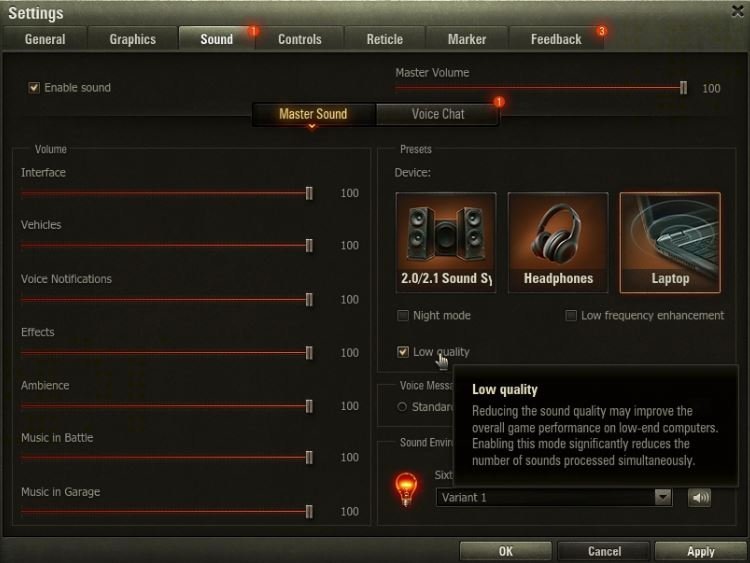Select the Controls tab

[x=299, y=39]
